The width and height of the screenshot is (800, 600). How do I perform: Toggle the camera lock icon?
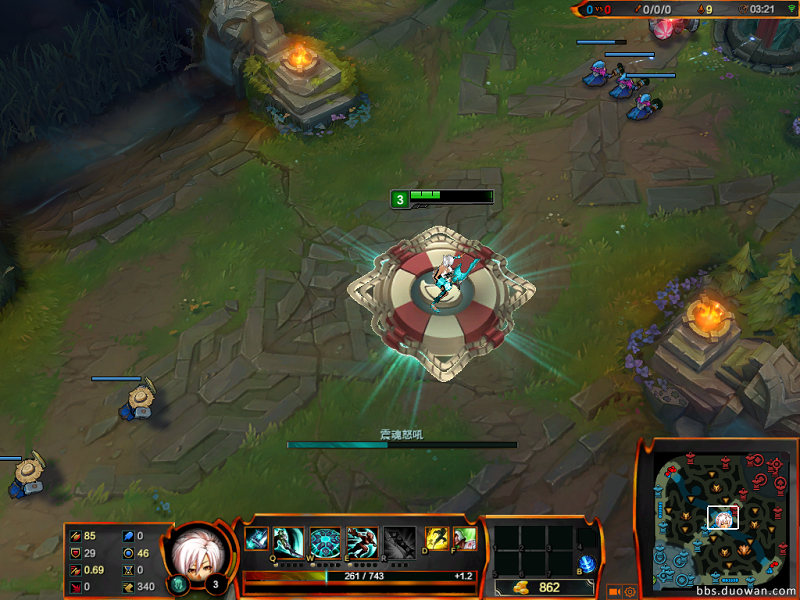pos(614,591)
